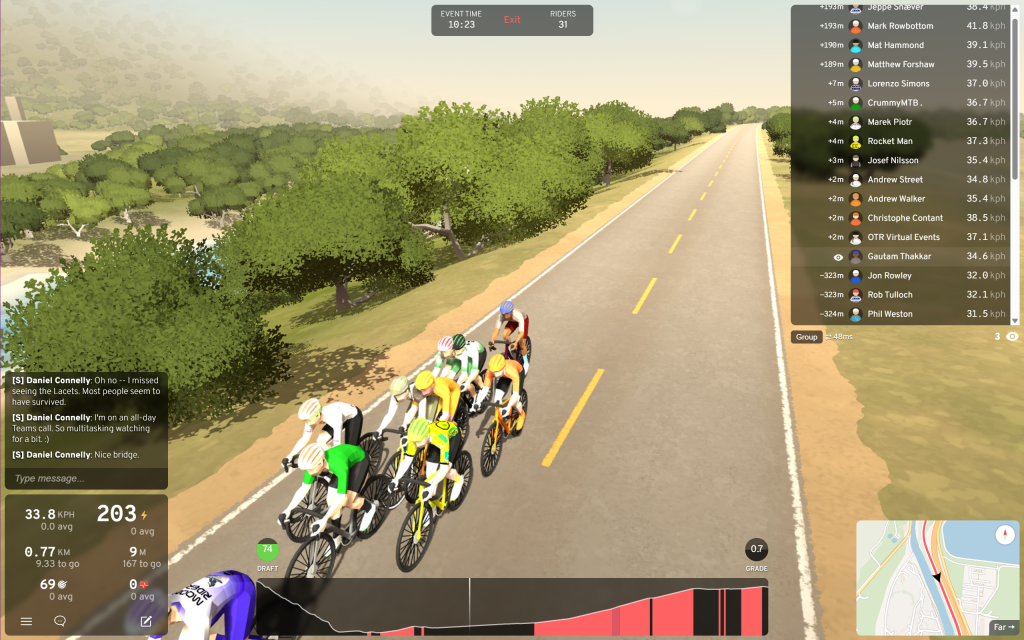Click the Type message chat input
The width and height of the screenshot is (1024, 640).
85,478
